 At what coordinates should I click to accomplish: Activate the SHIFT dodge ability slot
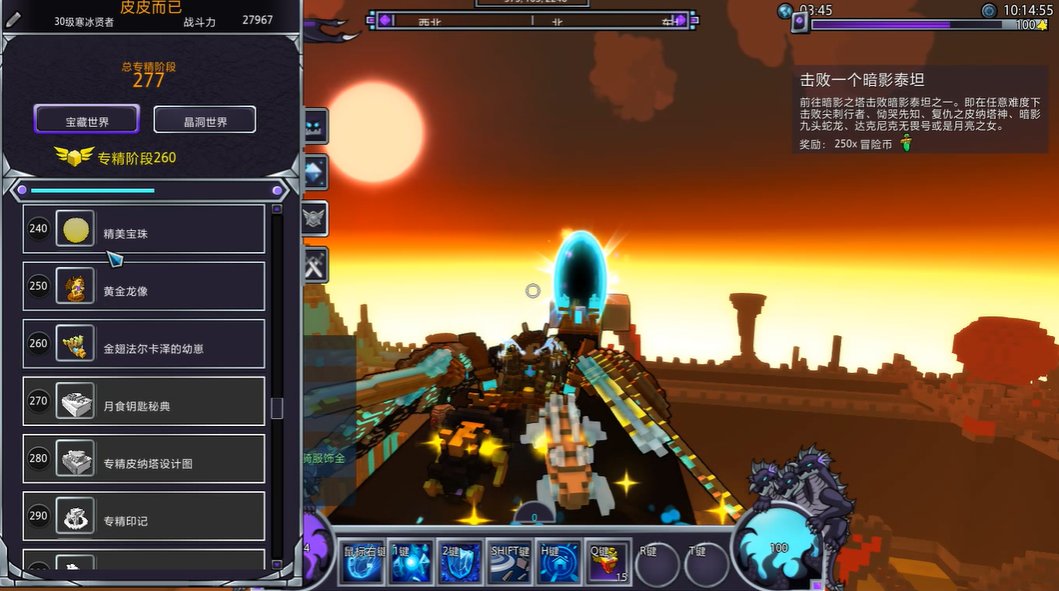[509, 565]
